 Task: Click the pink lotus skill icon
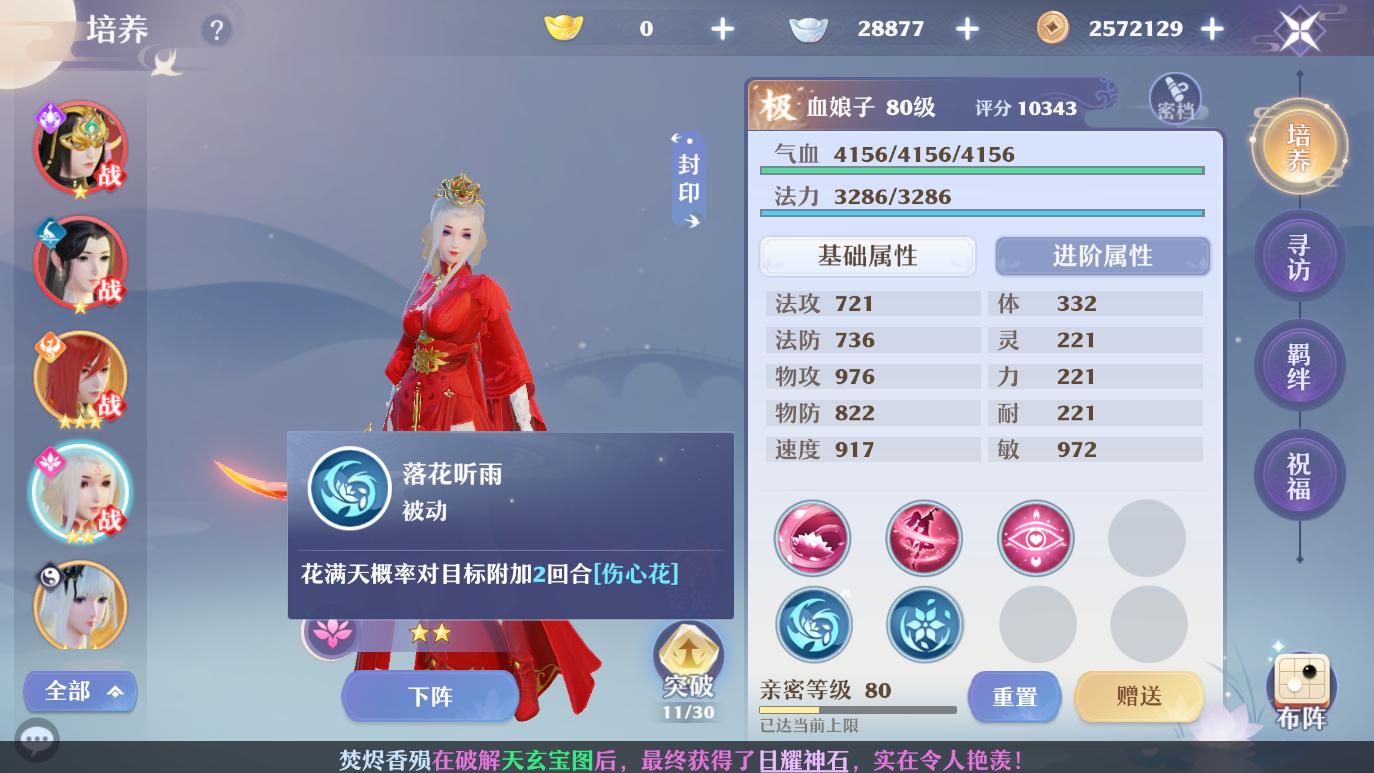click(813, 538)
